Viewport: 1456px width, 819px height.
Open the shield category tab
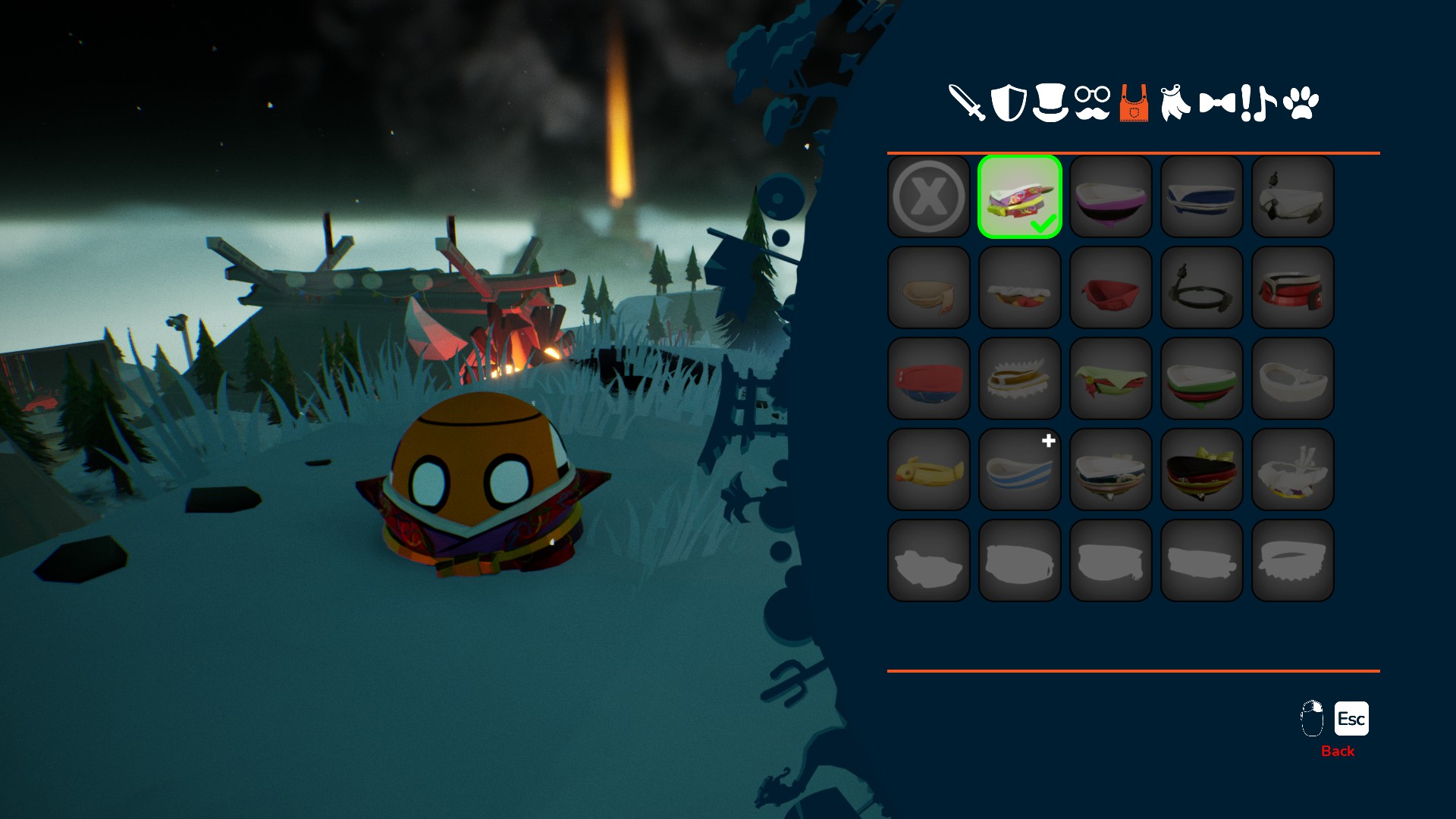1009,103
